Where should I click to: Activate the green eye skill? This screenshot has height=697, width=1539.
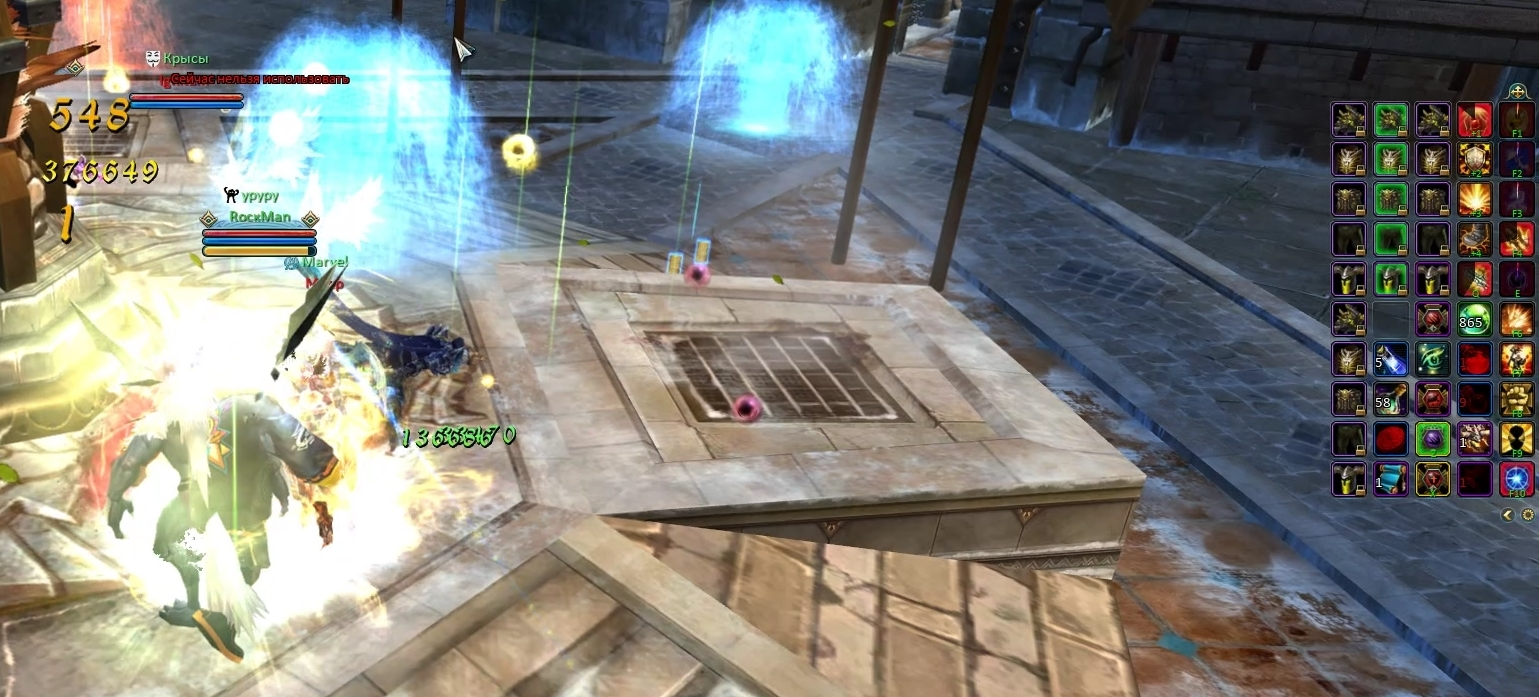click(x=1432, y=359)
